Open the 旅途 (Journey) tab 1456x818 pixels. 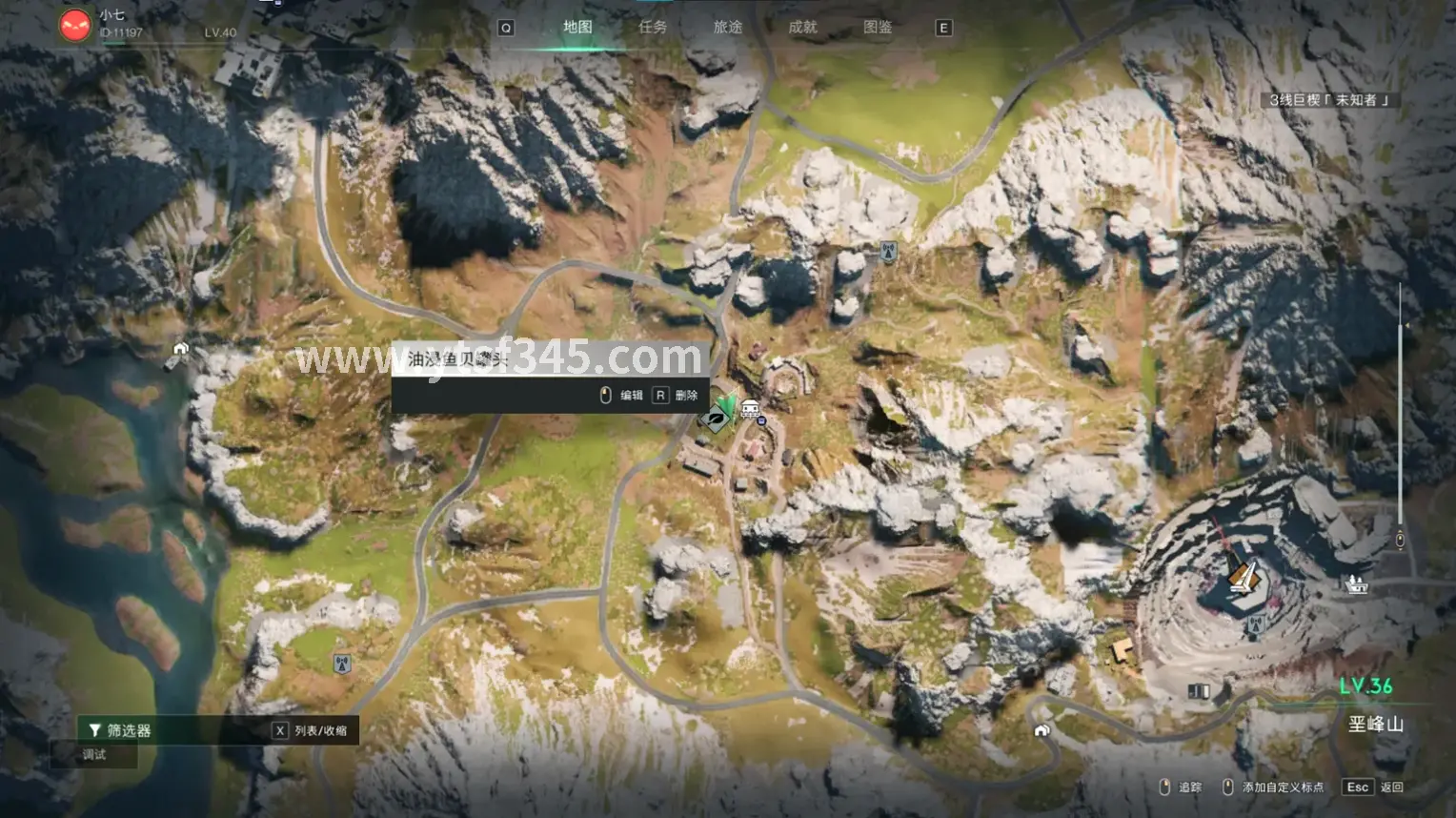[x=728, y=28]
